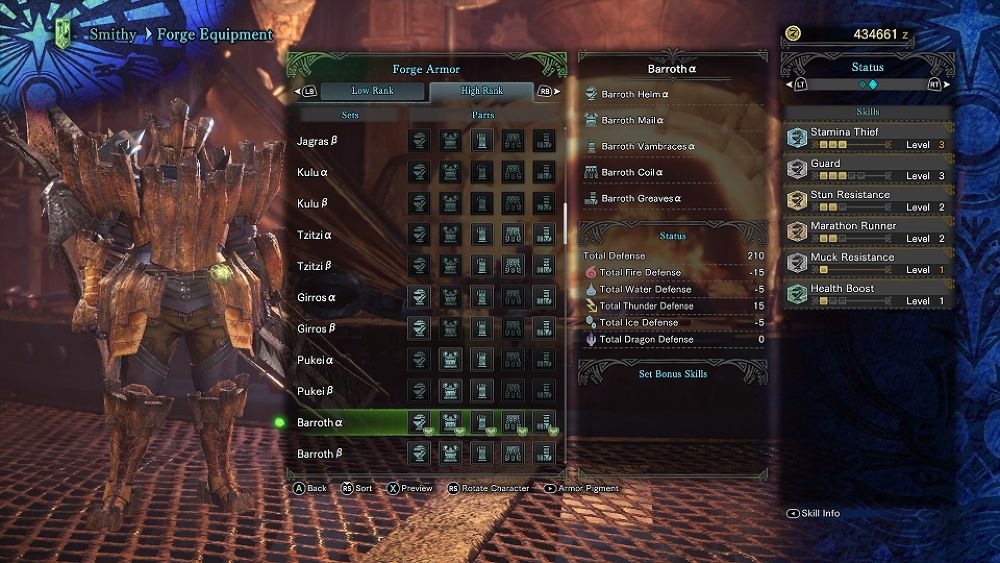Switch to the Low Rank tab
The width and height of the screenshot is (1000, 563).
point(372,91)
